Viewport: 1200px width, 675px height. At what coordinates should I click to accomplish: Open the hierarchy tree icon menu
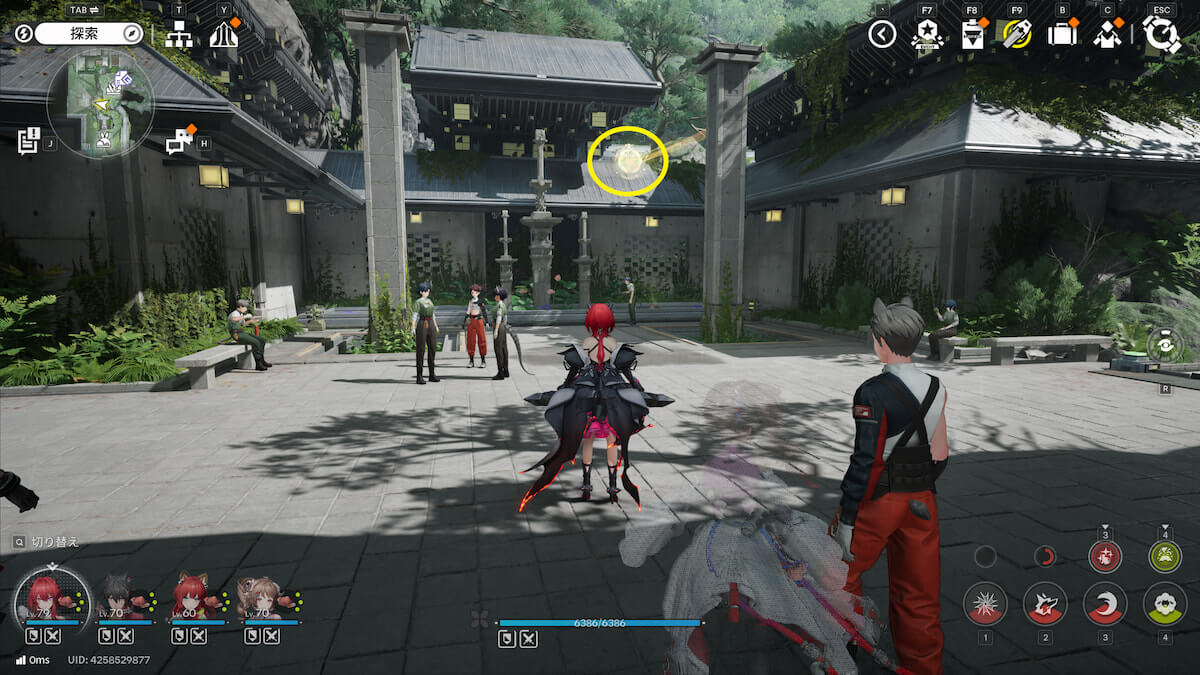click(x=179, y=34)
